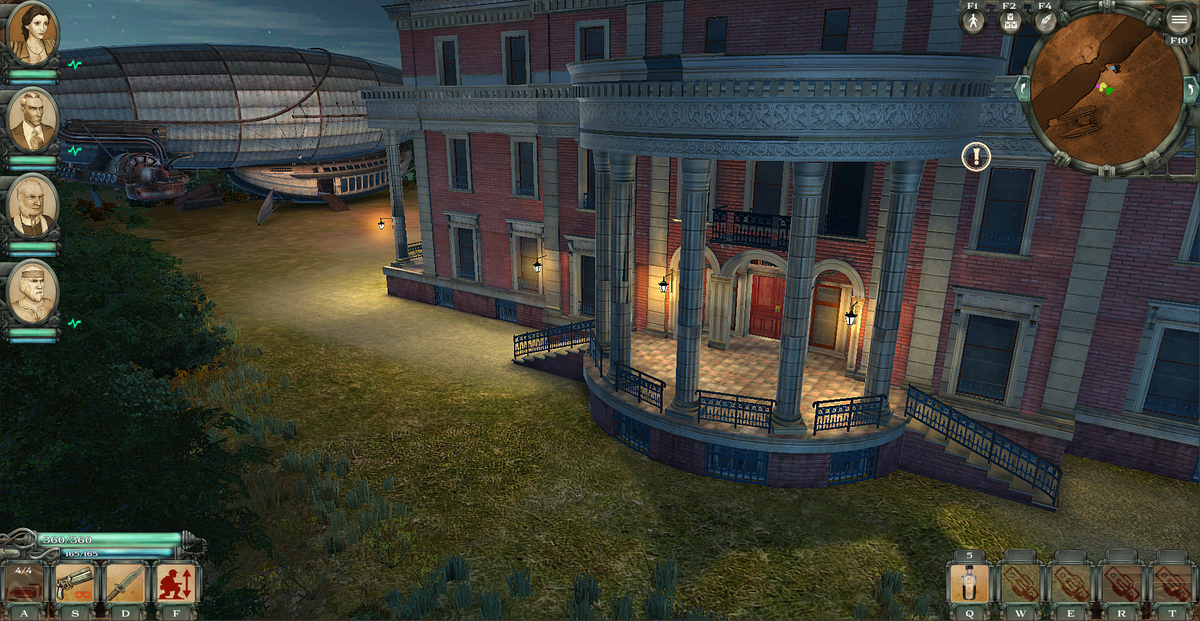Click the exclamation mark alert icon

(x=976, y=156)
